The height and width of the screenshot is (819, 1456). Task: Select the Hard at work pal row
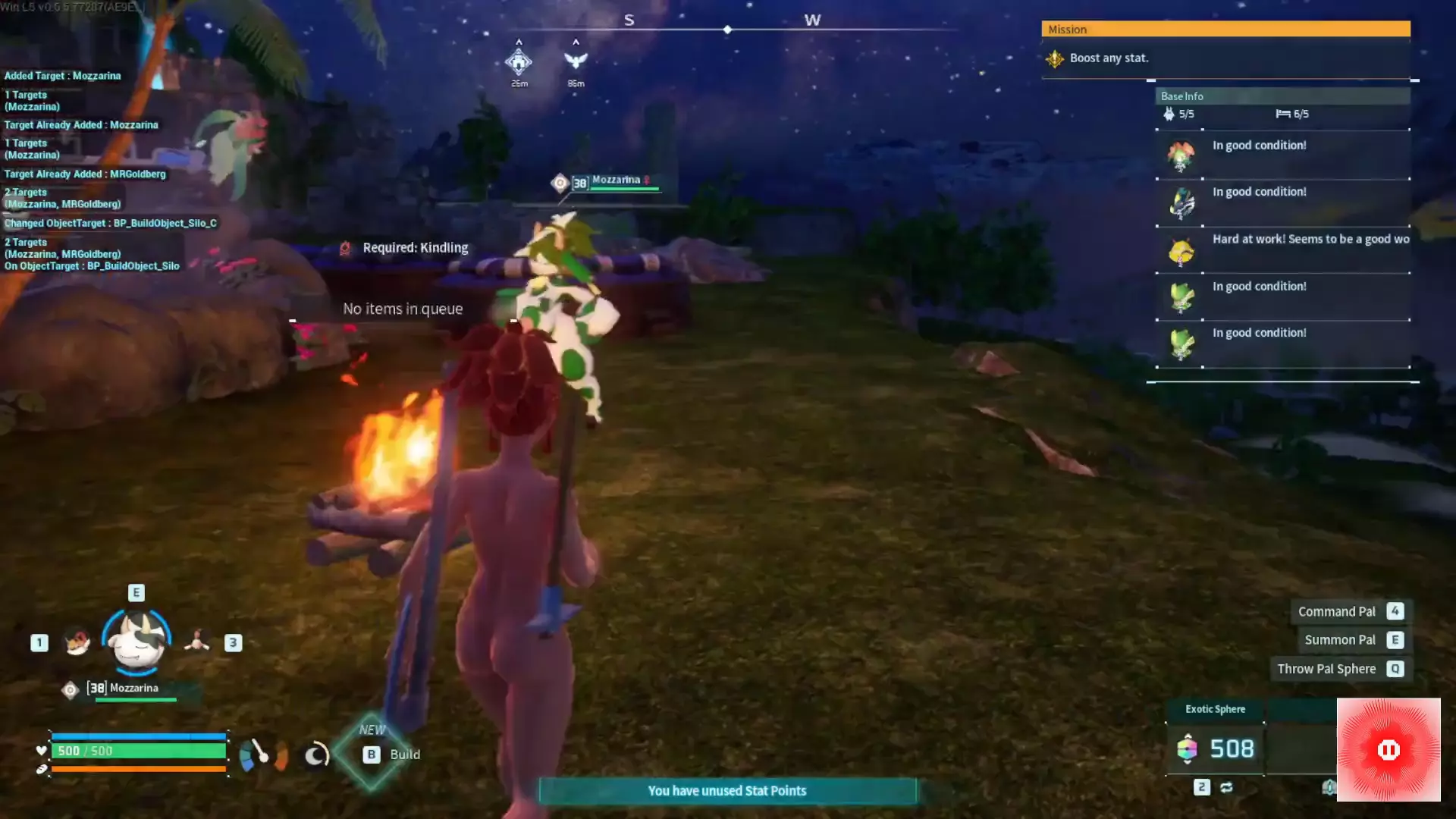1283,250
